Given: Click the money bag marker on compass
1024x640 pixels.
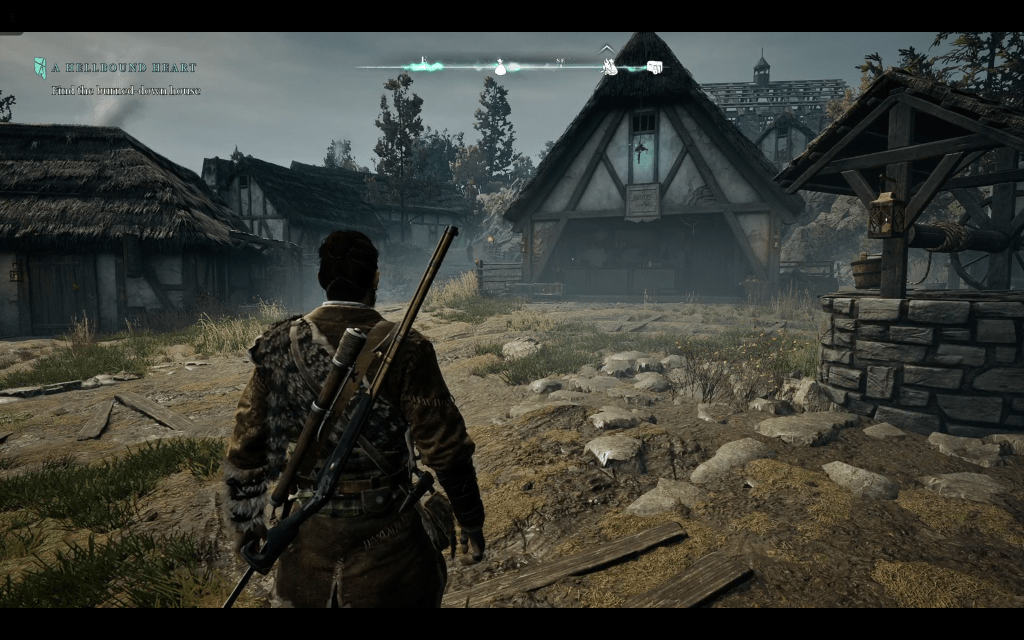Looking at the screenshot, I should 500,67.
